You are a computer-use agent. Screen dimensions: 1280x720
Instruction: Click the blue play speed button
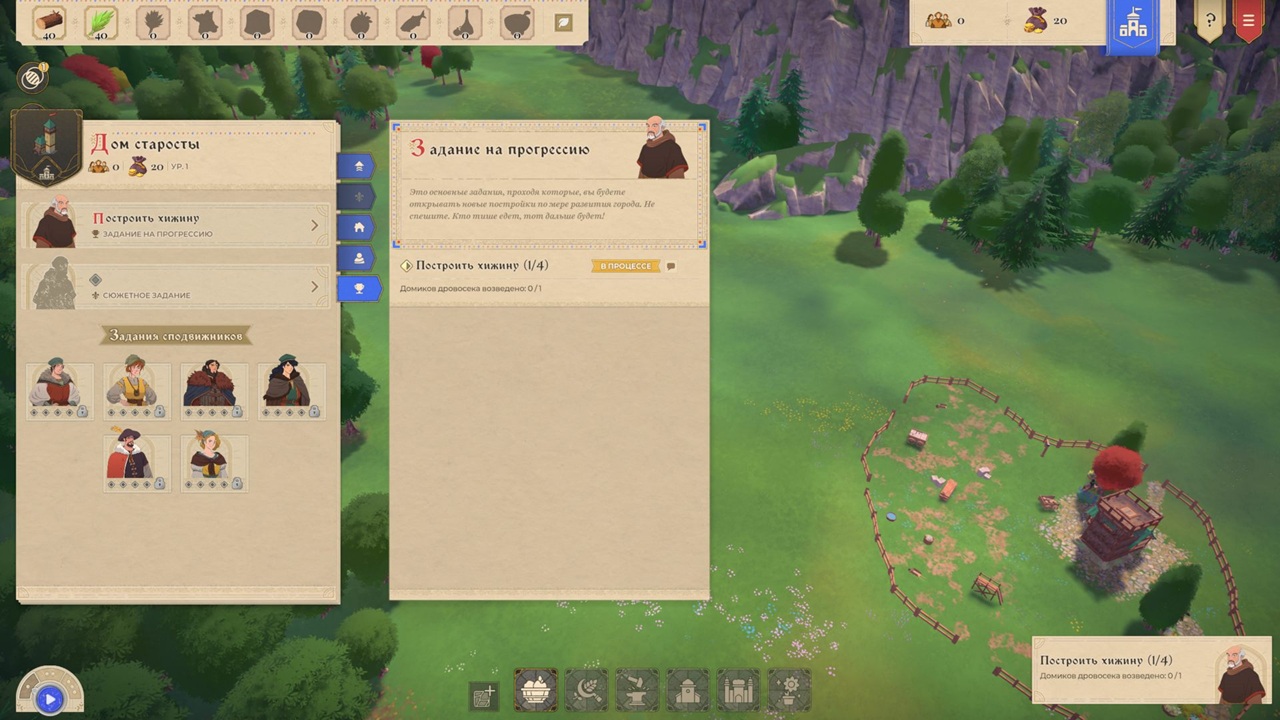pyautogui.click(x=48, y=699)
